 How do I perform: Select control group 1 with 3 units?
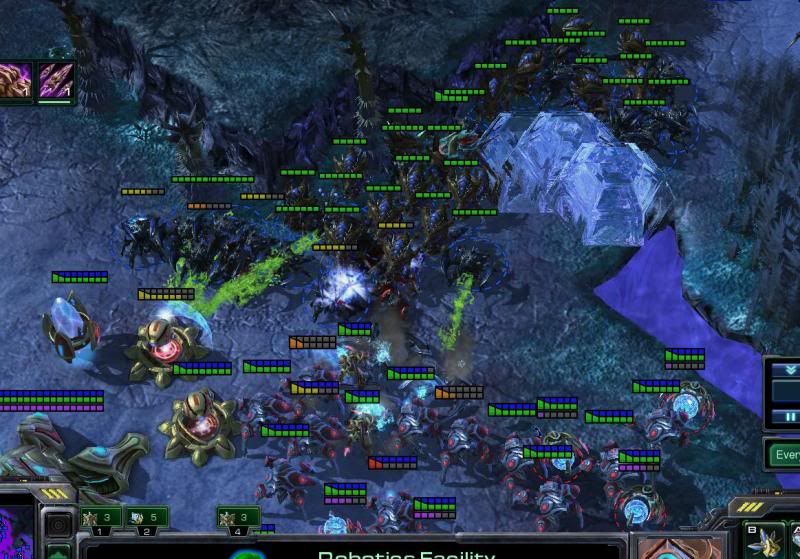tap(101, 518)
